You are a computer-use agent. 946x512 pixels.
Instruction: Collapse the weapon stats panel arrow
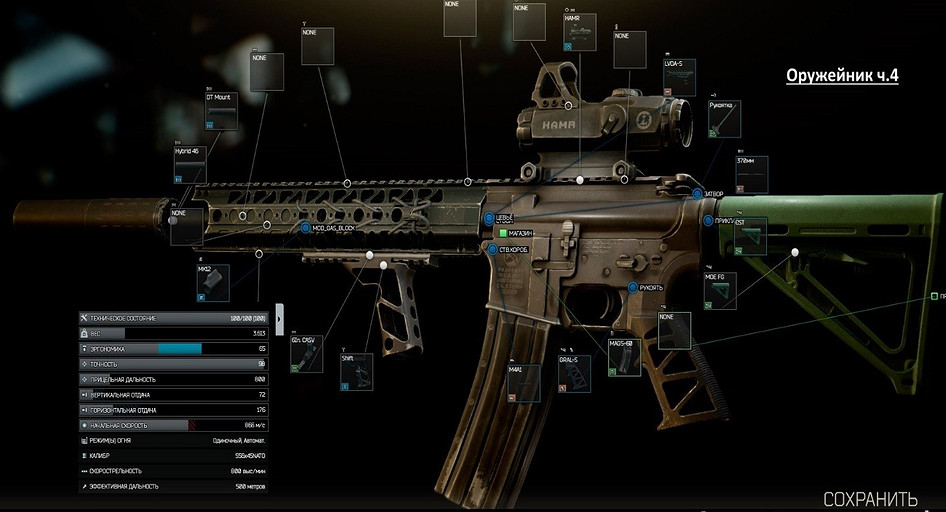279,320
